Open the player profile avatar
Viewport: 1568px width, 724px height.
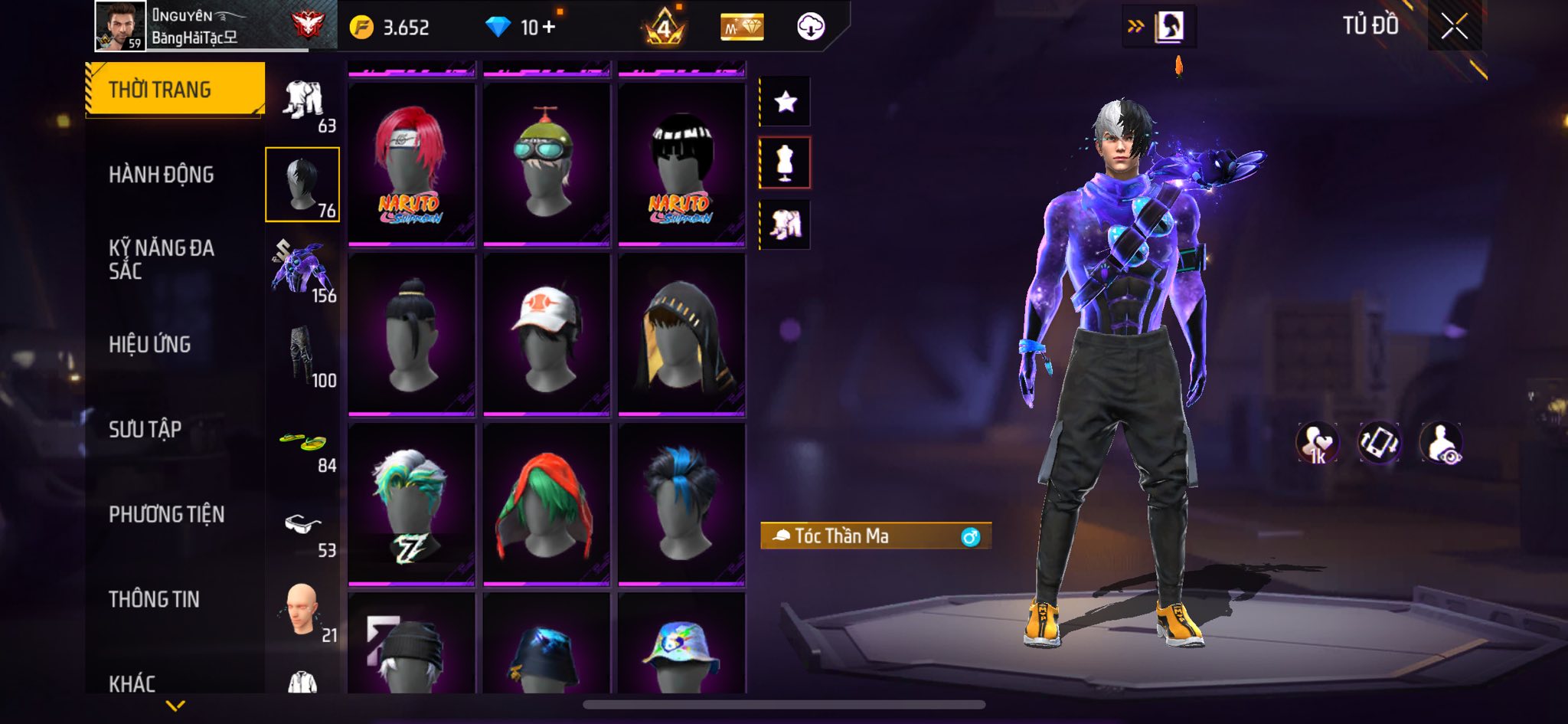(120, 26)
